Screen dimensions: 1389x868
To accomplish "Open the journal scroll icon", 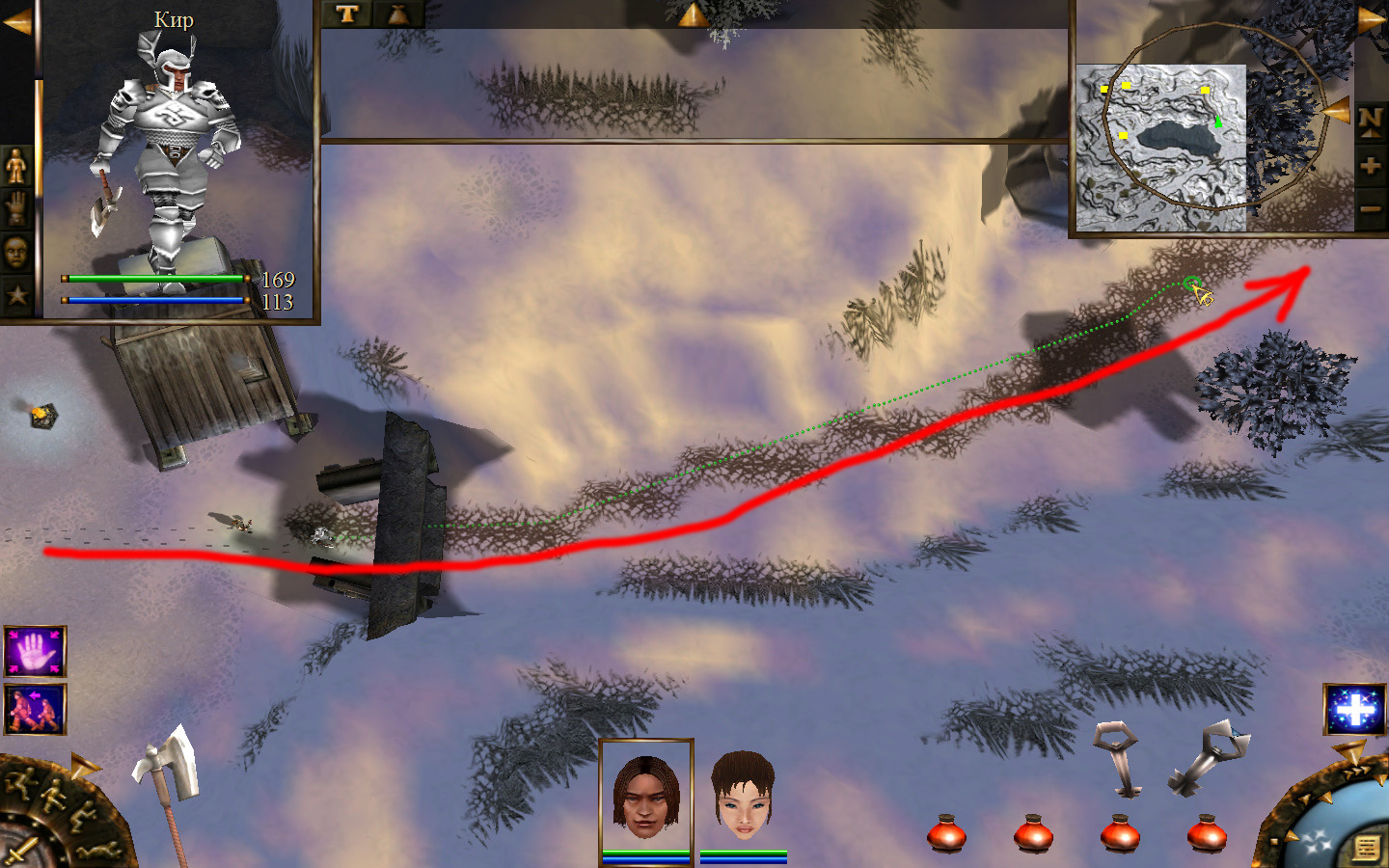I will [x=1366, y=848].
